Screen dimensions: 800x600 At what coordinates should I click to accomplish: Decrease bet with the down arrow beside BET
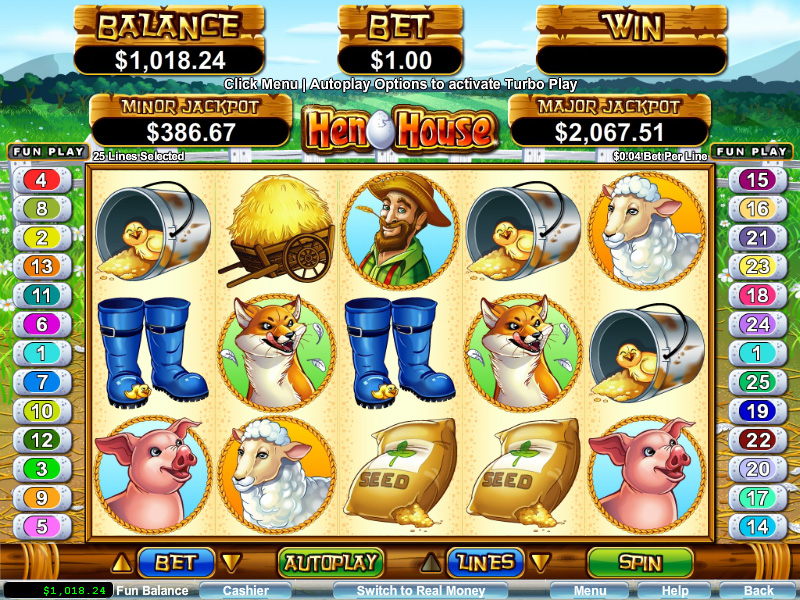231,562
